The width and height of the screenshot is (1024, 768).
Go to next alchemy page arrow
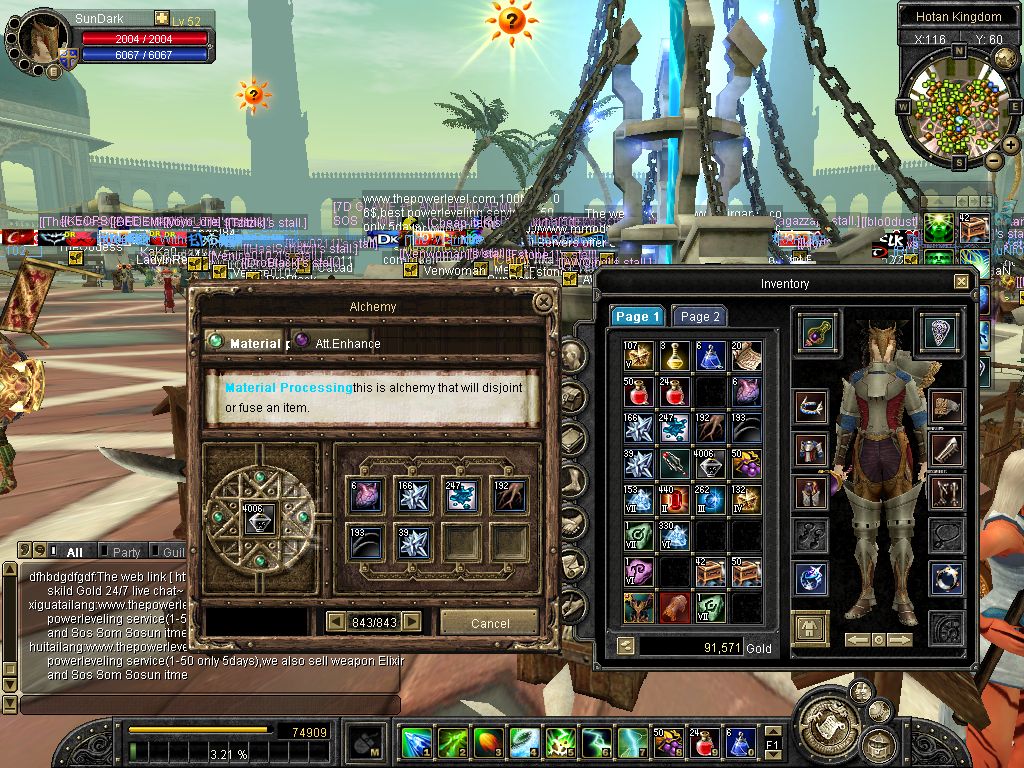pos(411,622)
